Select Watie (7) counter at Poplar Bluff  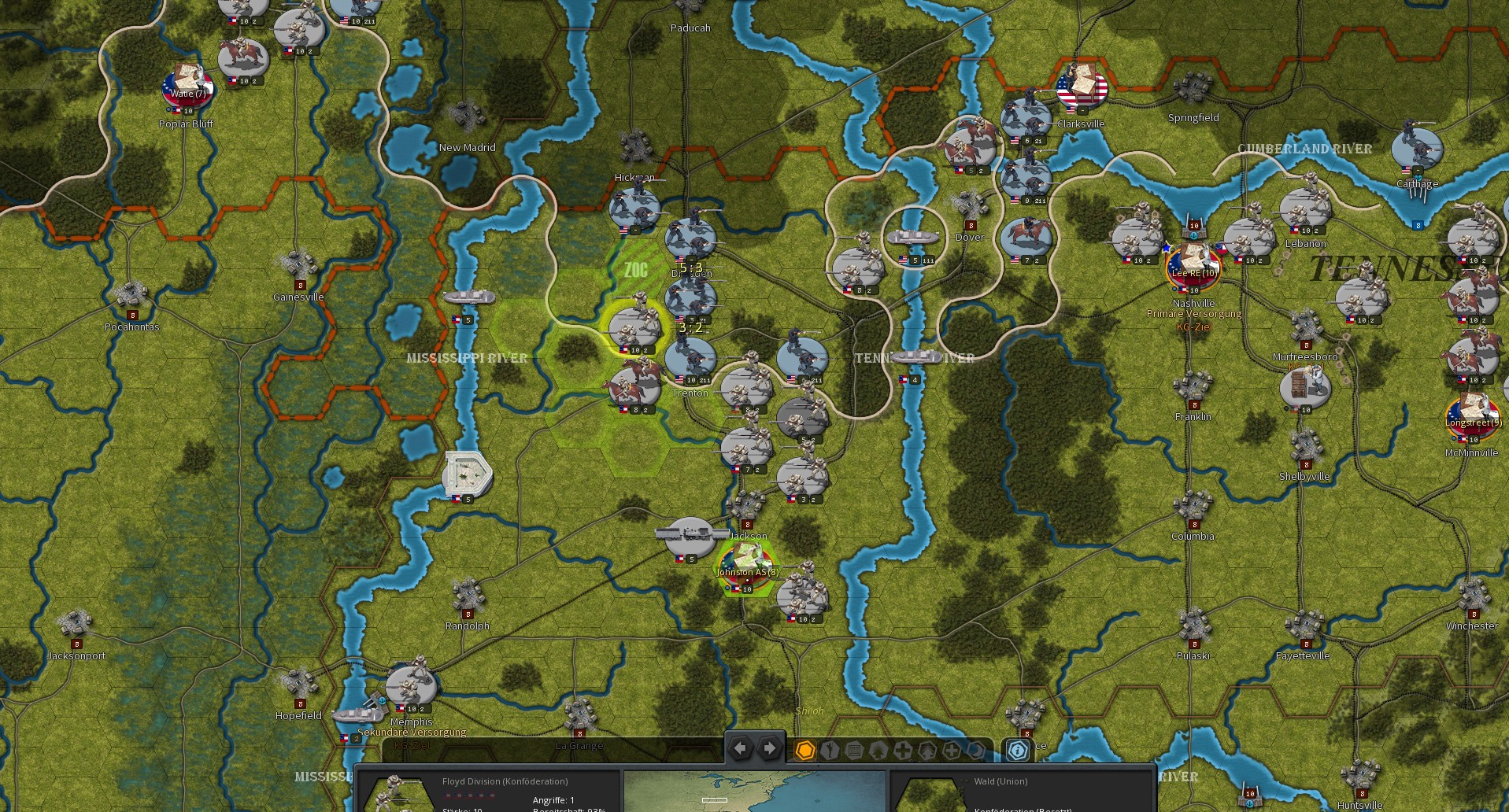coord(187,87)
